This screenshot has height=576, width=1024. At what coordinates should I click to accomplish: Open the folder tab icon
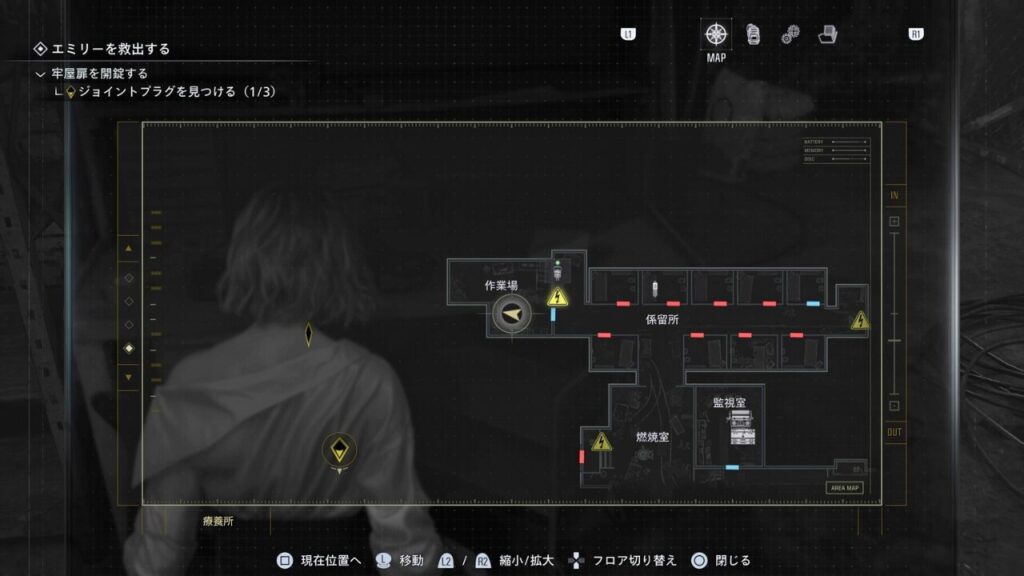coord(827,35)
